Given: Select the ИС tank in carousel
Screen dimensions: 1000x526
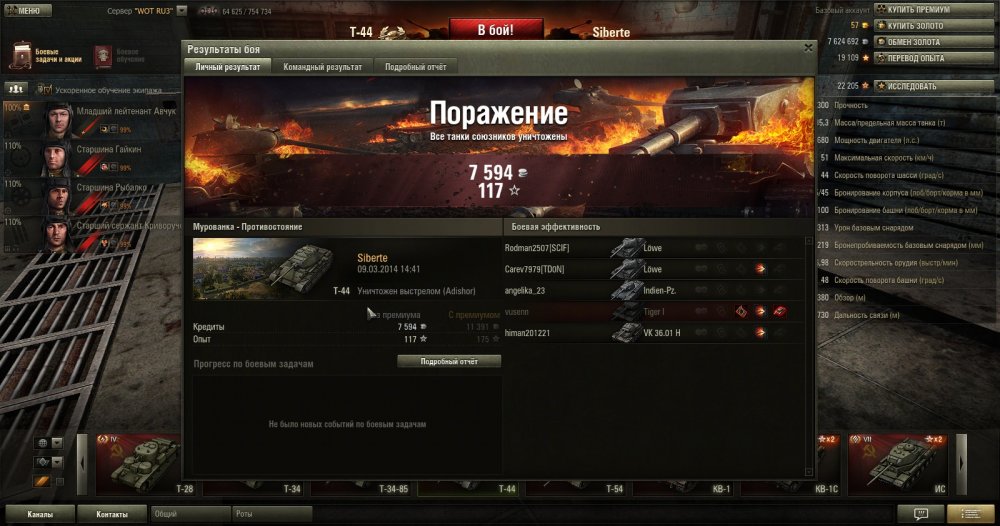Looking at the screenshot, I should tap(898, 465).
